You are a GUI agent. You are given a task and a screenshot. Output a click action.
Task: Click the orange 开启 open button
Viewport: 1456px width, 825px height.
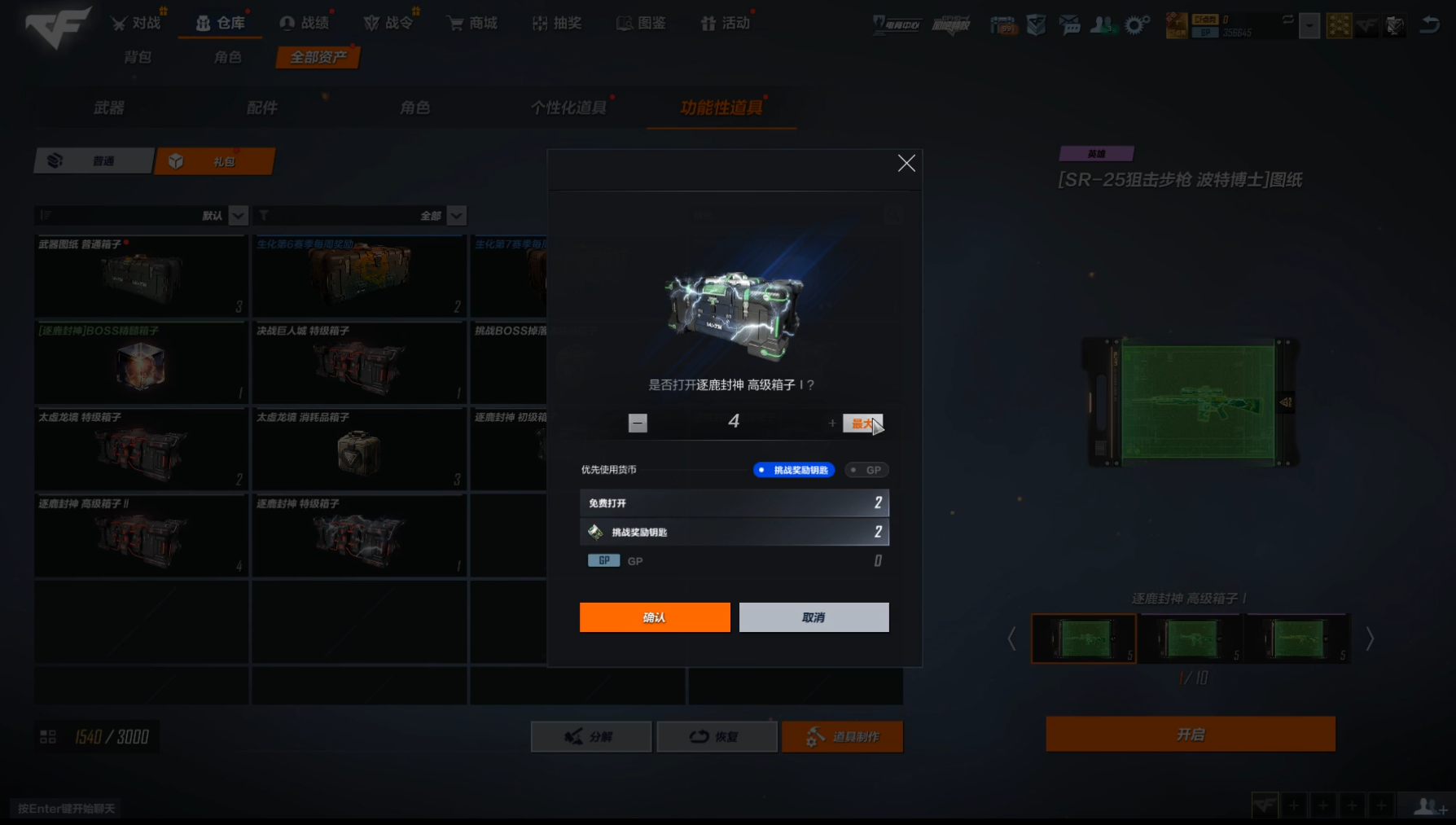[x=1190, y=735]
